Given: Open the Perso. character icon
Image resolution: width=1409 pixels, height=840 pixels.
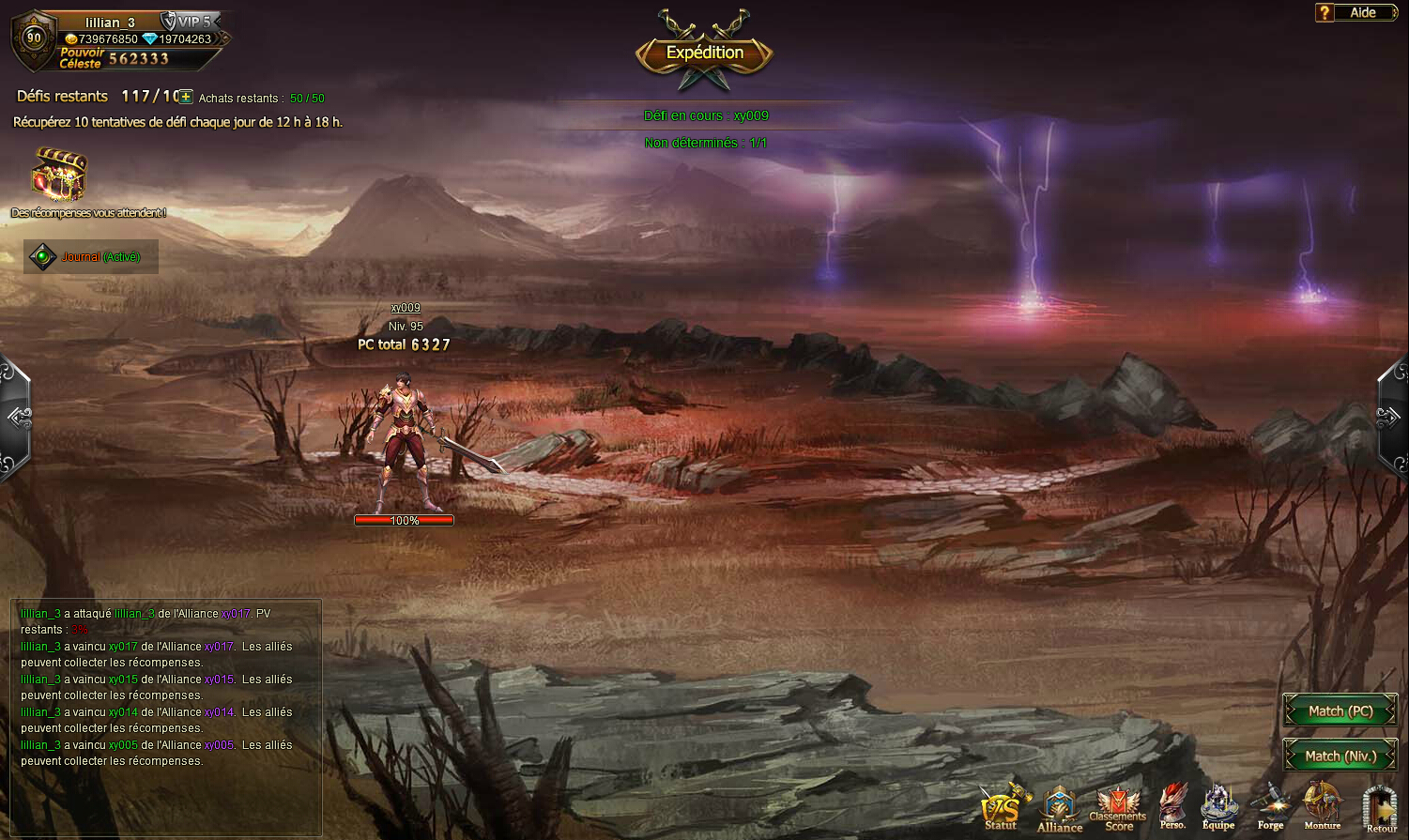Looking at the screenshot, I should (x=1172, y=807).
